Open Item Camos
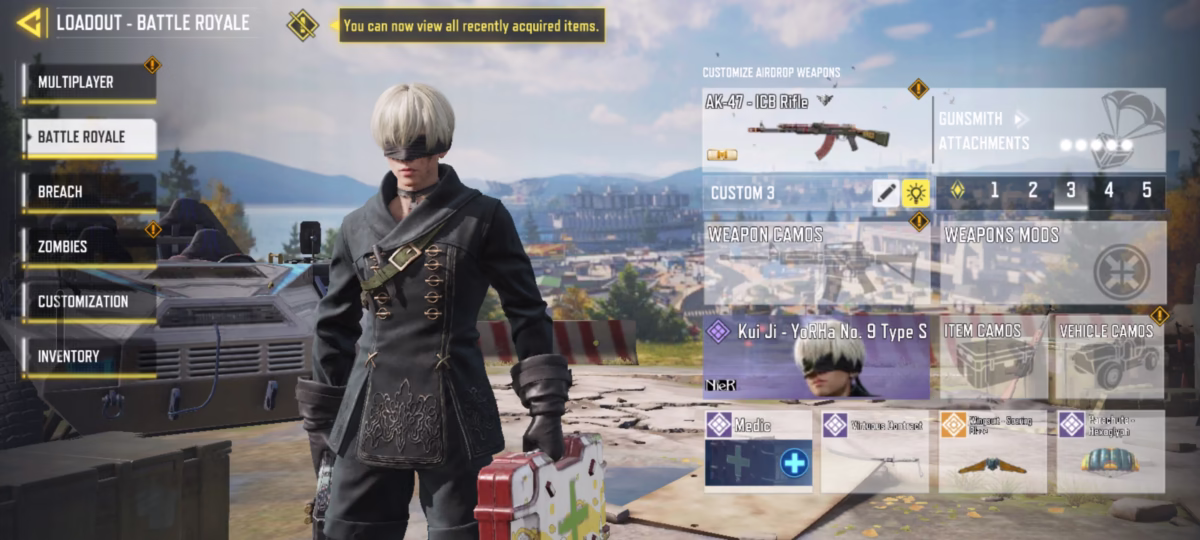Image resolution: width=1200 pixels, height=540 pixels. click(x=993, y=358)
